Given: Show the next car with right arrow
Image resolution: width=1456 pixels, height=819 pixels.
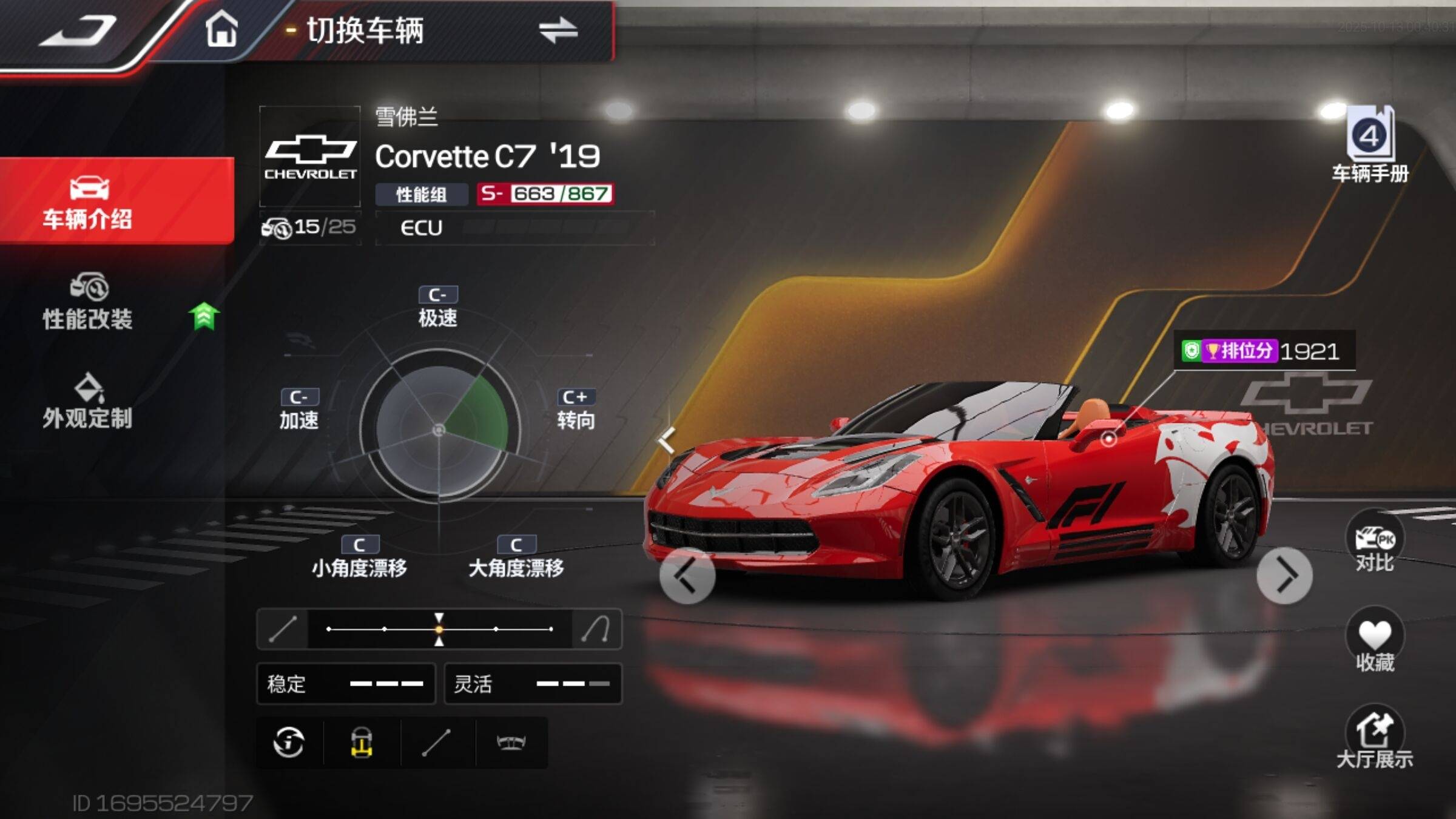Looking at the screenshot, I should [x=1284, y=575].
